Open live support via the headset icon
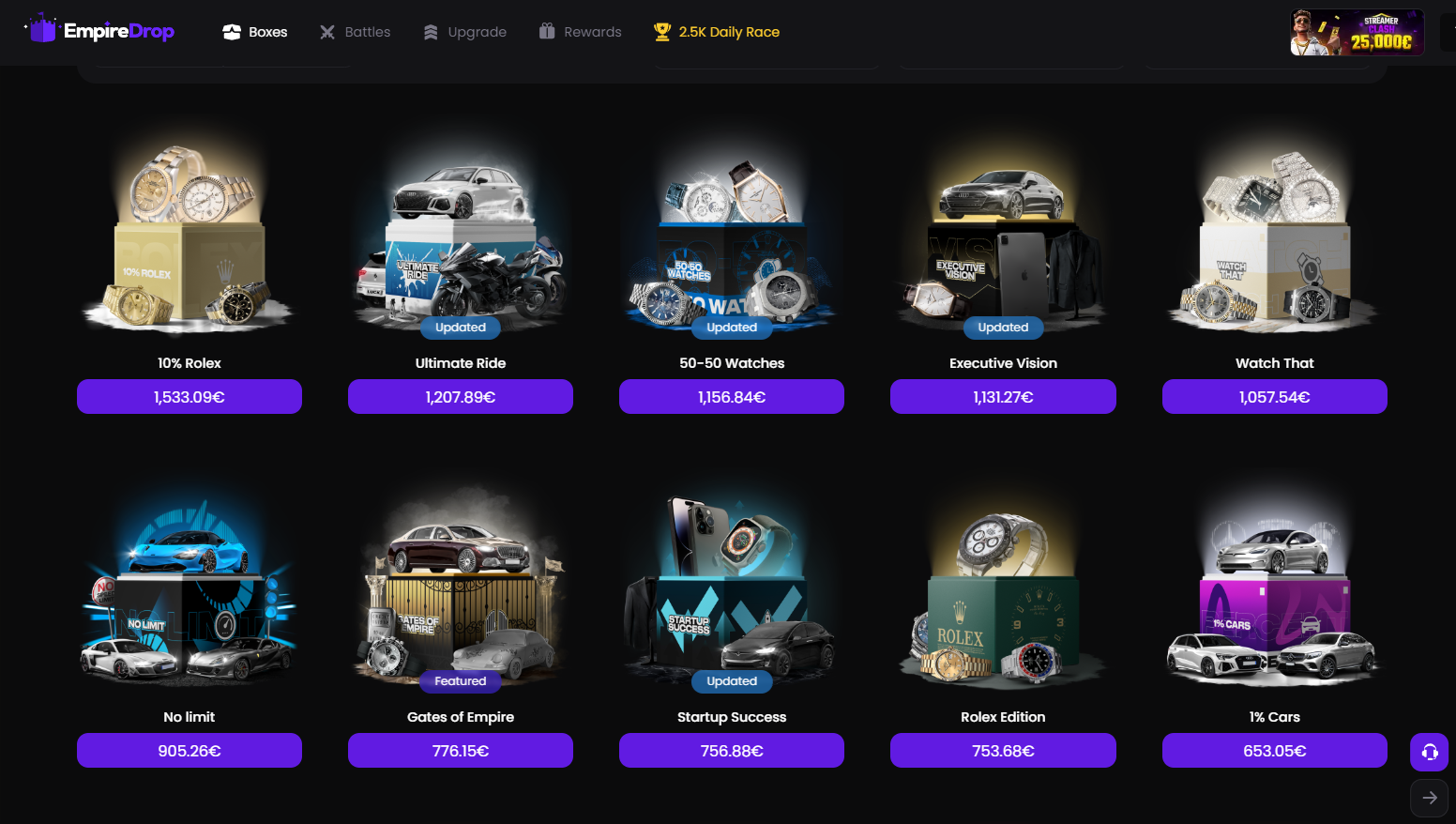The height and width of the screenshot is (824, 1456). (1429, 752)
